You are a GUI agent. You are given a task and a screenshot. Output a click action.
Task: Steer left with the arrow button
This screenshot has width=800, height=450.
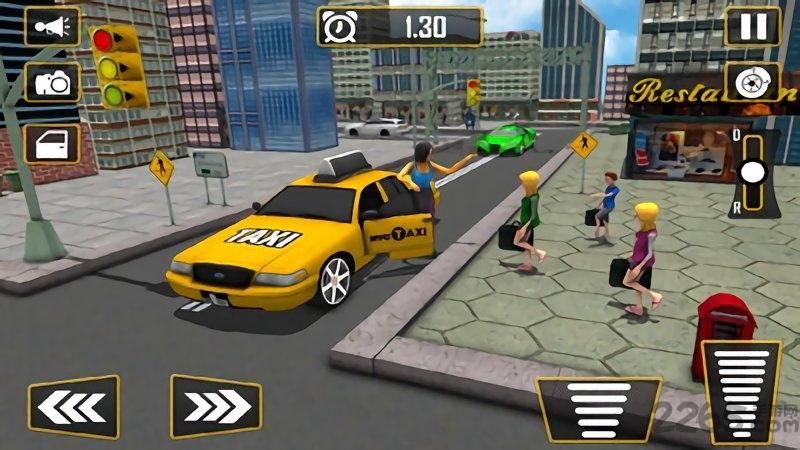click(x=73, y=406)
